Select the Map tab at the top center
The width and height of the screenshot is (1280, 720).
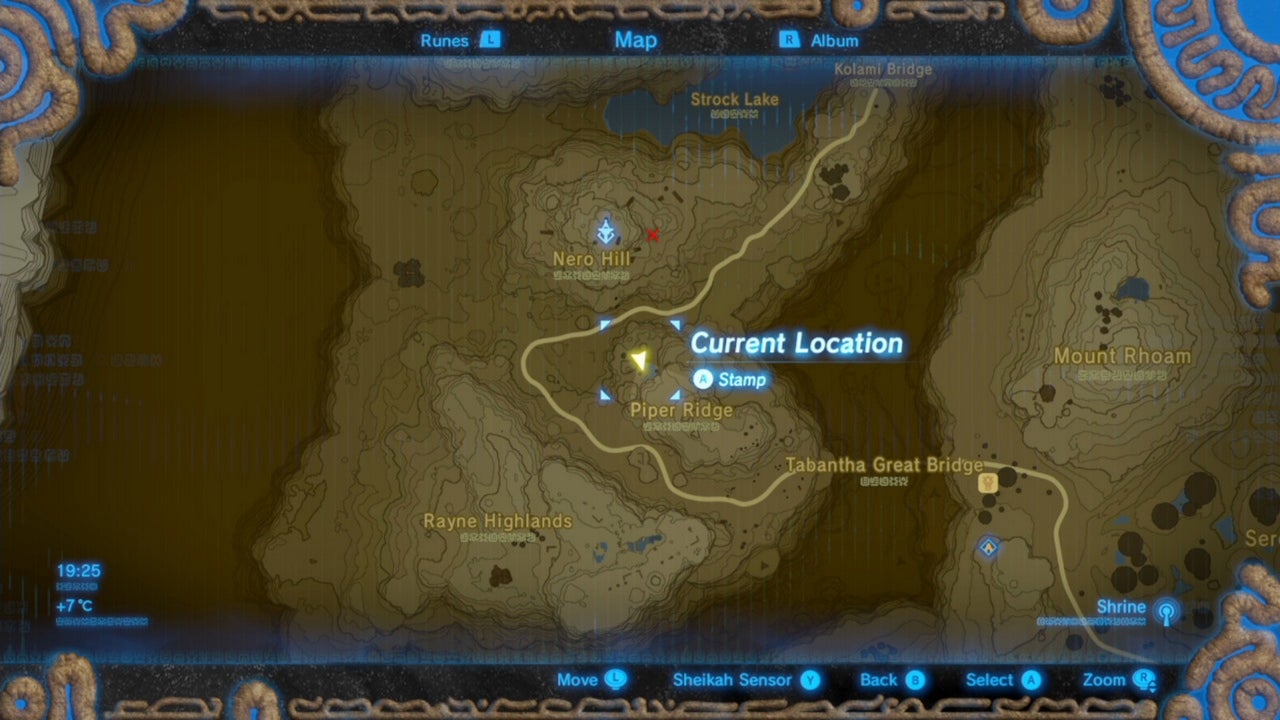tap(636, 41)
